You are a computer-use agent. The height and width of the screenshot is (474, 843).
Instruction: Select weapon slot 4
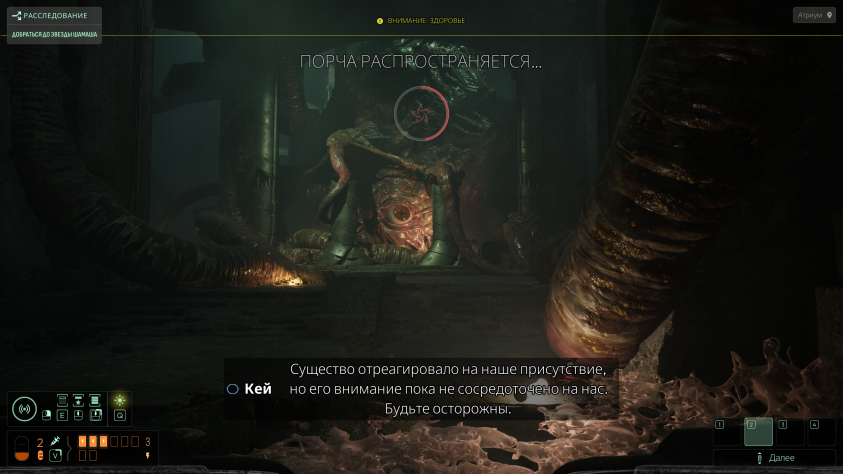pyautogui.click(x=821, y=432)
